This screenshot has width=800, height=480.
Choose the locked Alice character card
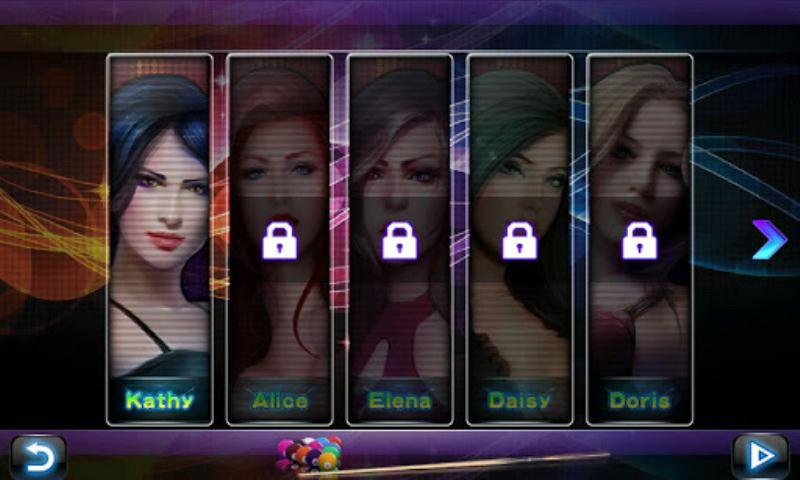(280, 240)
